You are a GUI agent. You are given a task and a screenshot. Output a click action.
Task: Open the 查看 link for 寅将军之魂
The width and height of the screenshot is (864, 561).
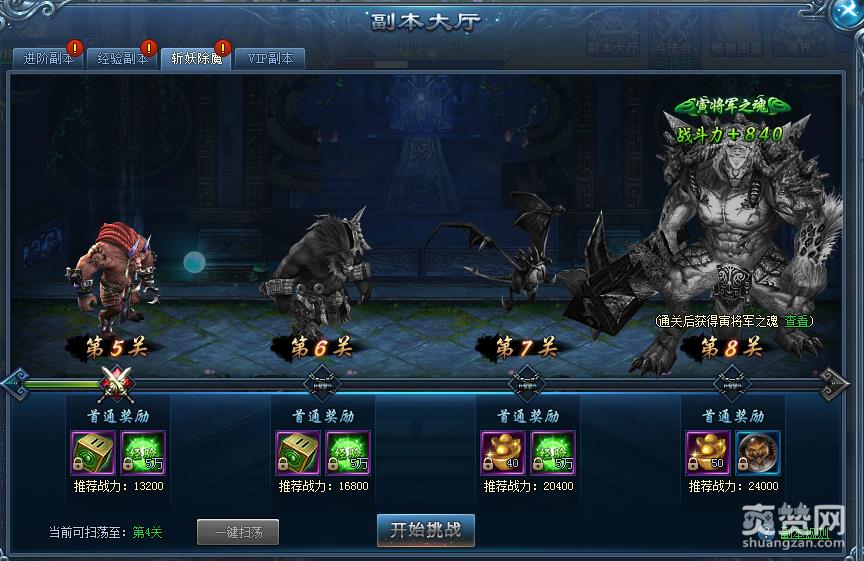click(796, 321)
